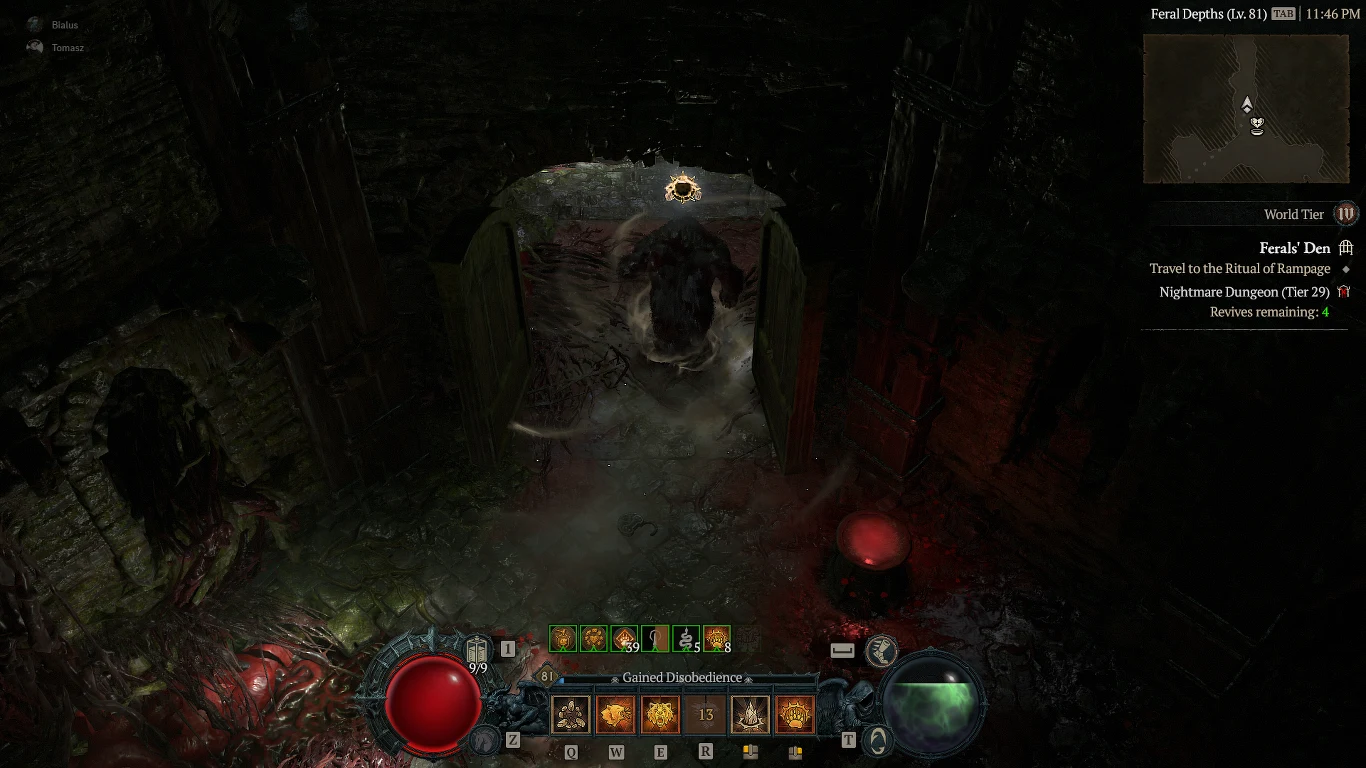
Task: Select the flame spire skill on the bar
Action: click(750, 714)
